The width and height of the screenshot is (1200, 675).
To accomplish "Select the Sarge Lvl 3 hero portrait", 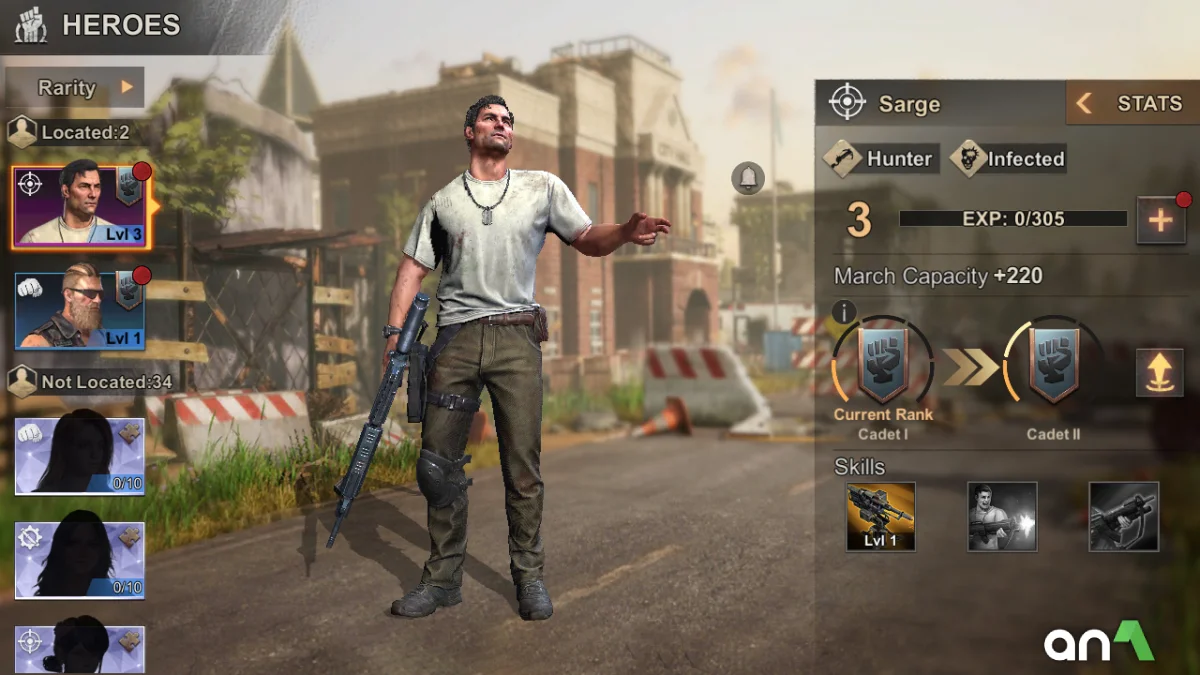I will [80, 207].
